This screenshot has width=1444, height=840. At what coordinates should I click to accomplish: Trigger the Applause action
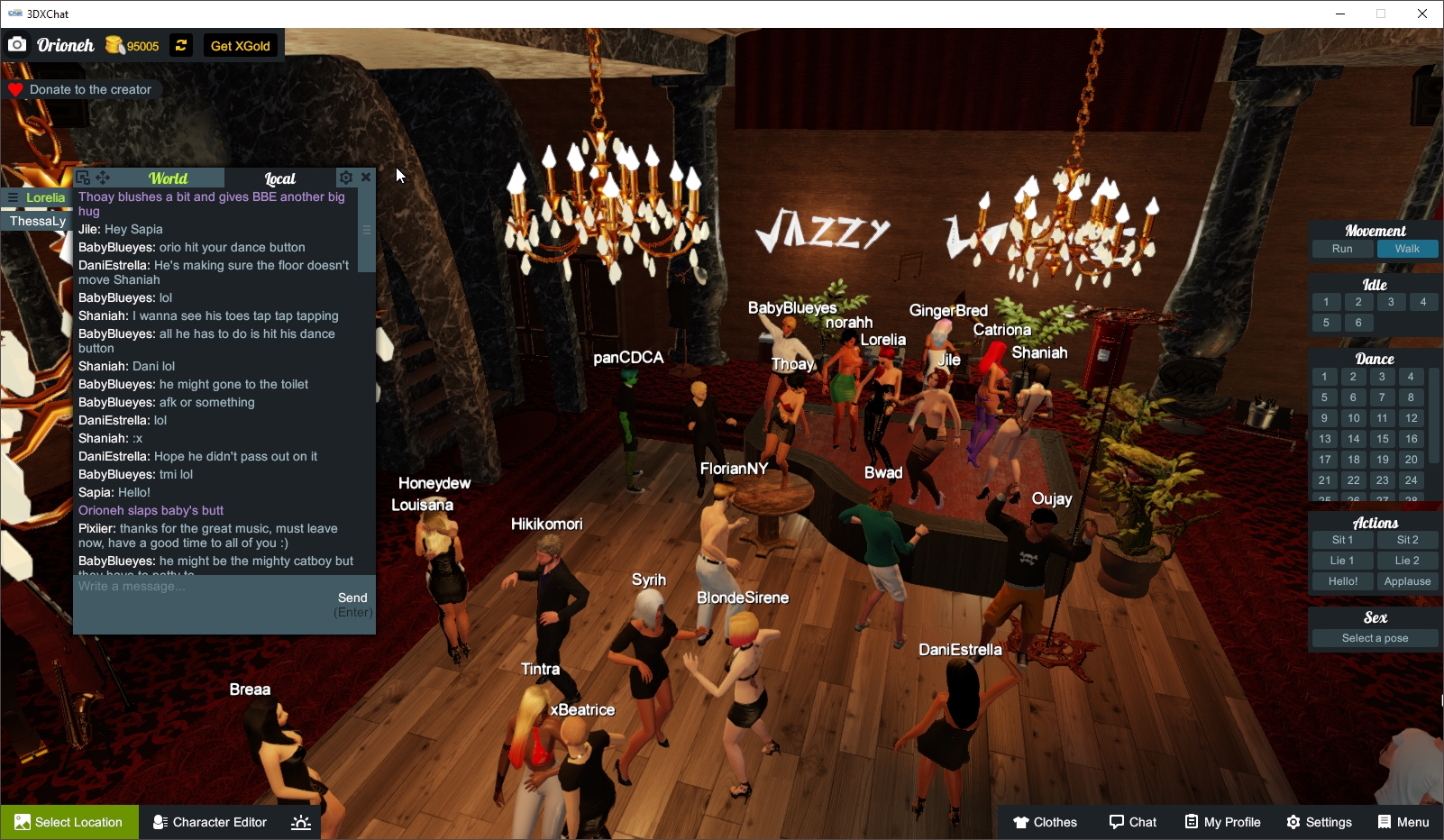[x=1407, y=581]
